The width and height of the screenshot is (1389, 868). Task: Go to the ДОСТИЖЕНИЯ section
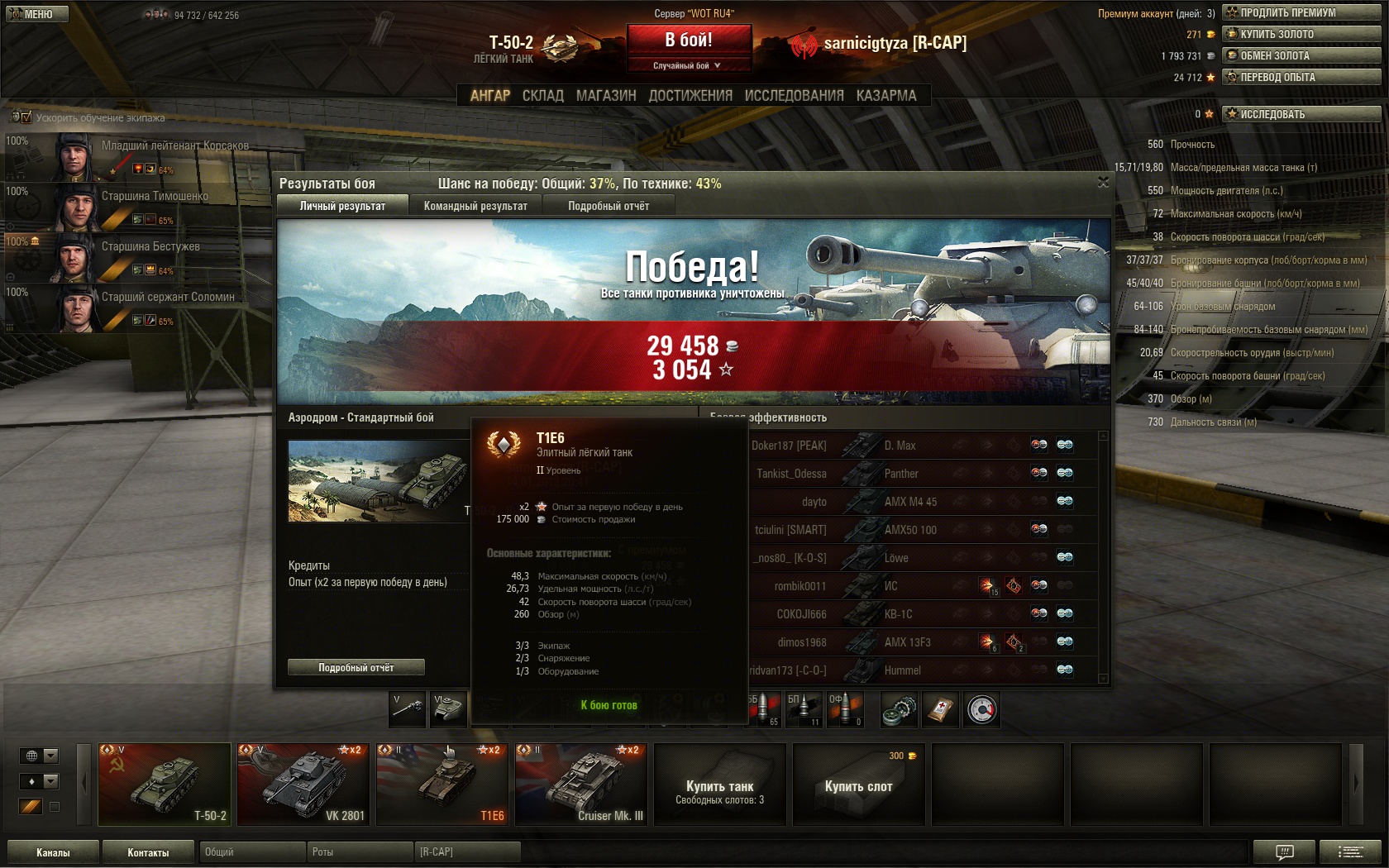click(690, 96)
